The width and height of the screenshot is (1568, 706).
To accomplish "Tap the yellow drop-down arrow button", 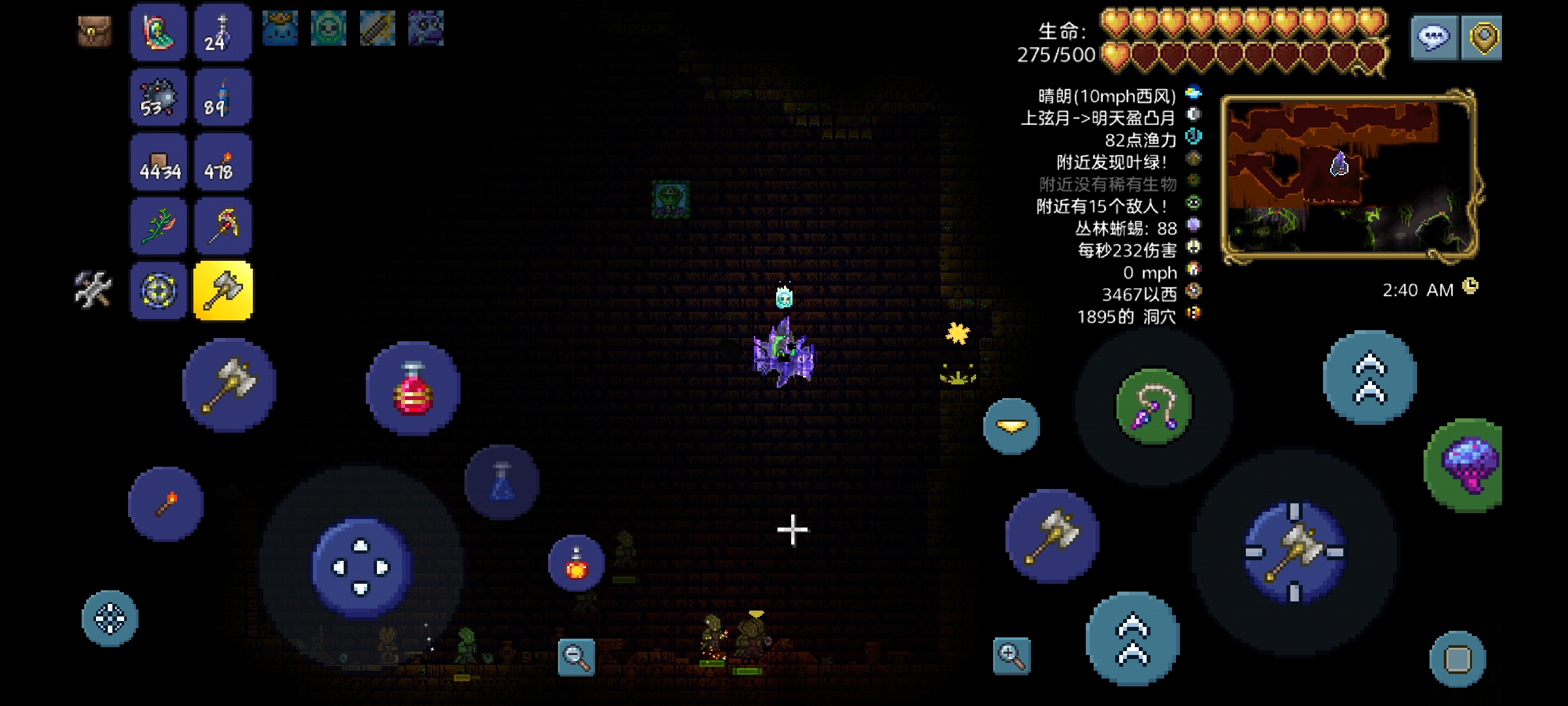I will [1011, 426].
